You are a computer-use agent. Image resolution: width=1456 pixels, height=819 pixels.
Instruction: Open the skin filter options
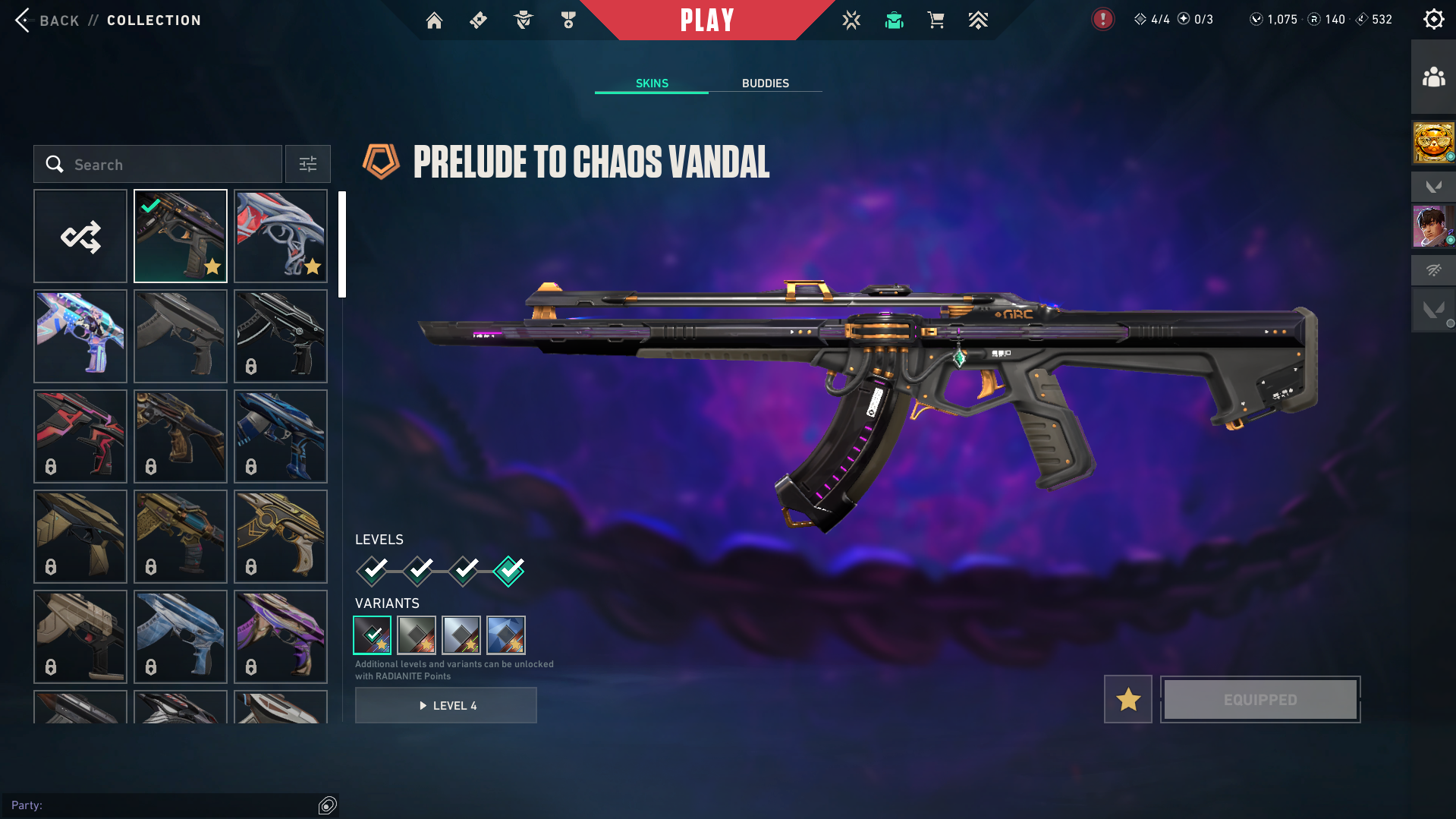(x=308, y=164)
